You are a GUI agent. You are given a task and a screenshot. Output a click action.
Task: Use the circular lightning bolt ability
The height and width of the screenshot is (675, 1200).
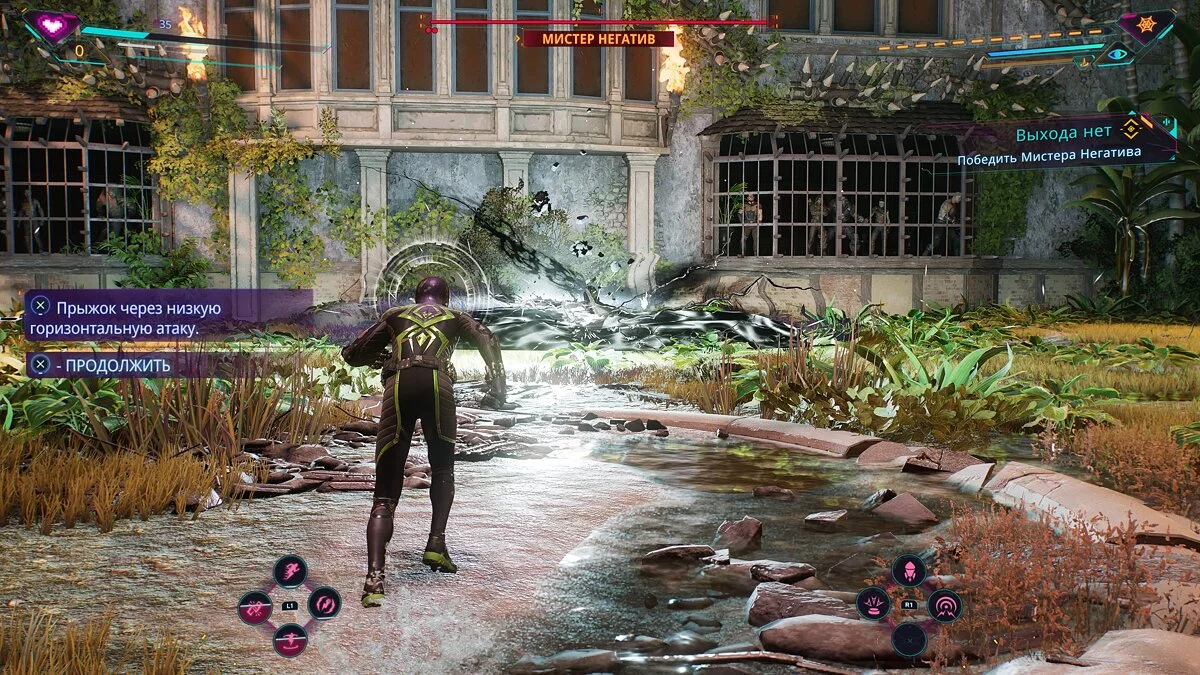coord(324,603)
